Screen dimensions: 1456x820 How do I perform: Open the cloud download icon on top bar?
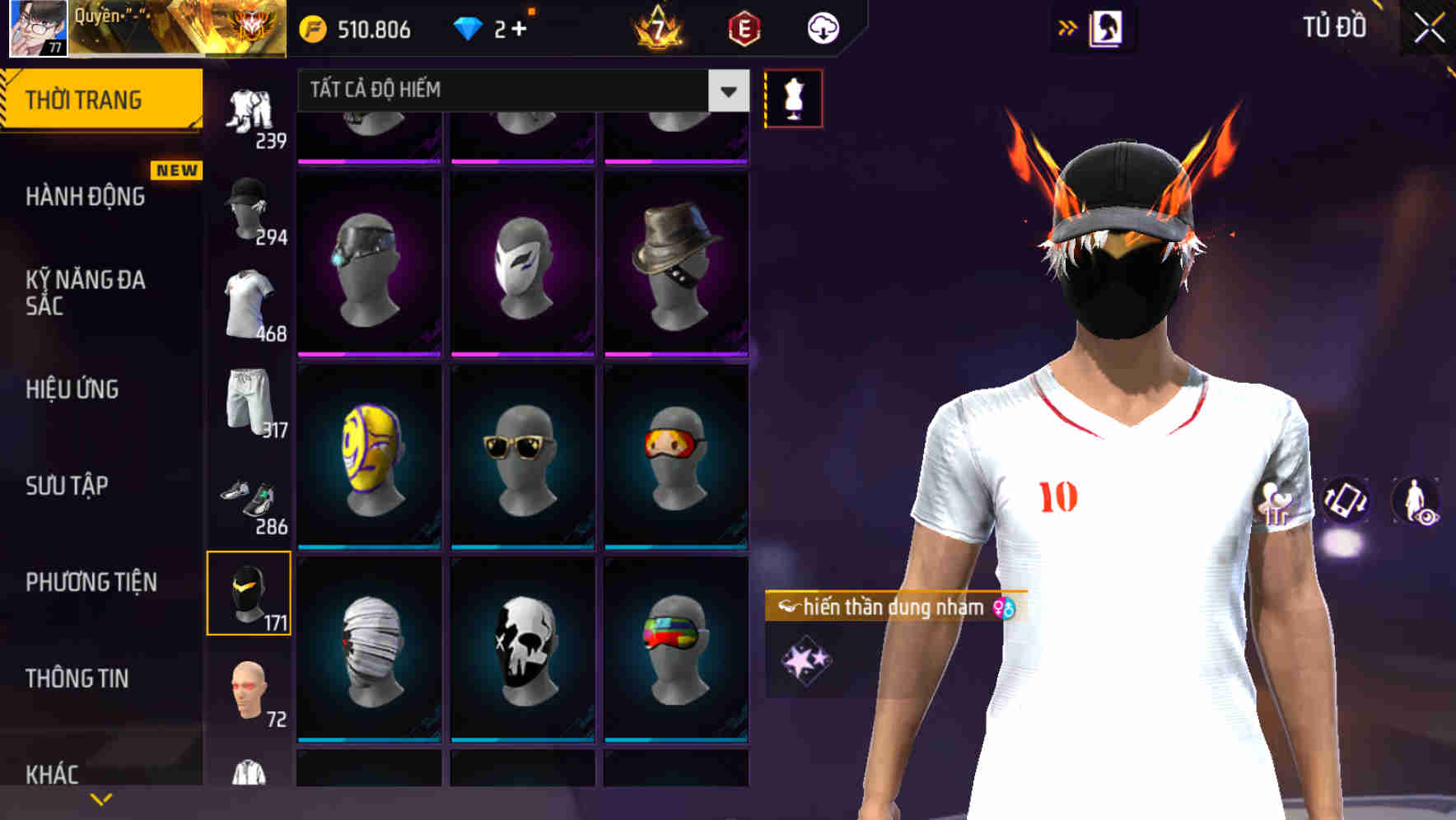tap(822, 27)
